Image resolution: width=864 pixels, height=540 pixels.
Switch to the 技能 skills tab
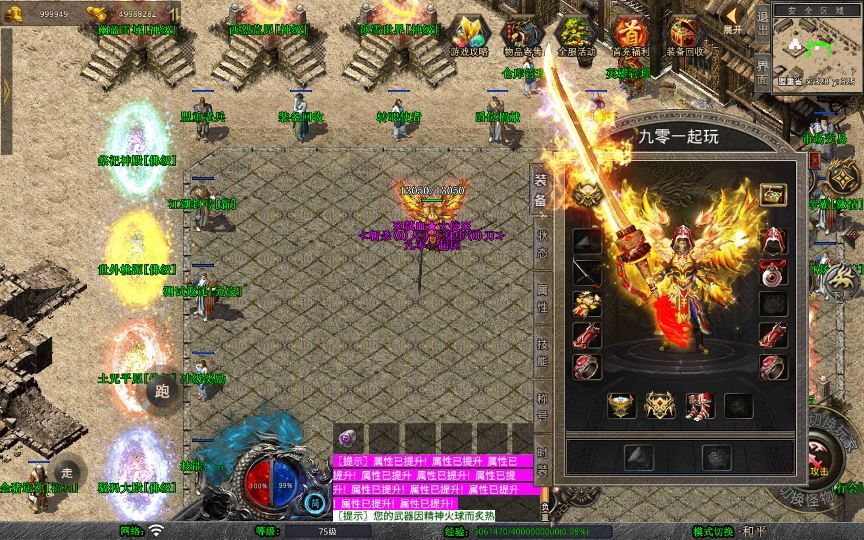pos(541,353)
